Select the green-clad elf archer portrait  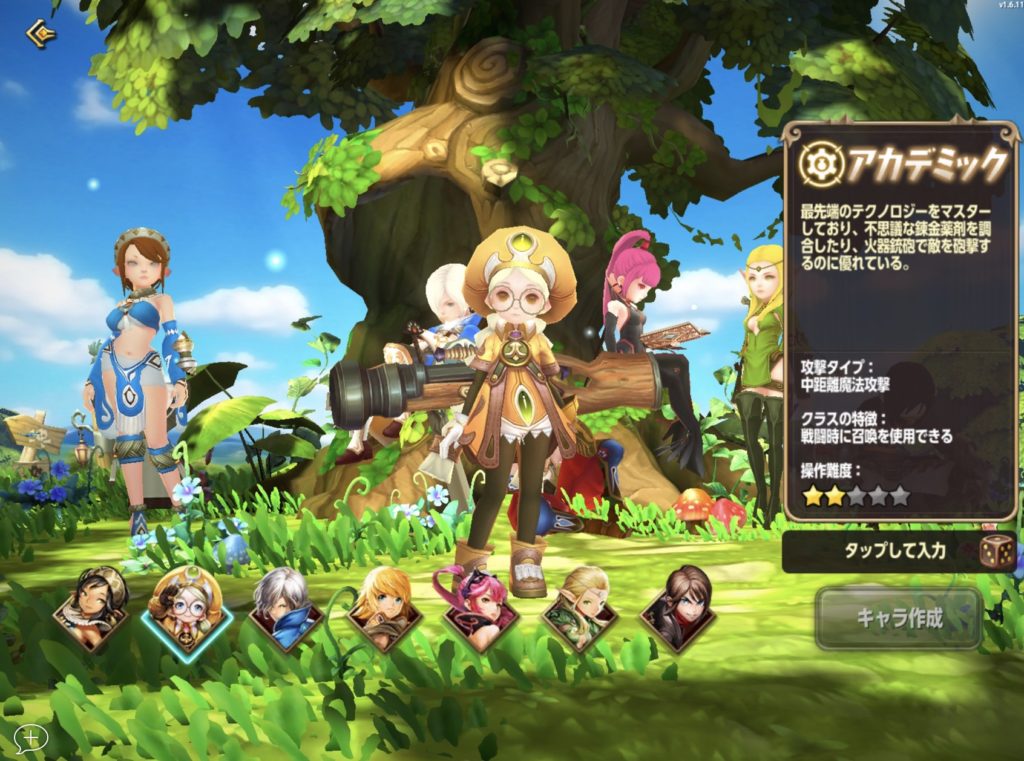point(580,608)
